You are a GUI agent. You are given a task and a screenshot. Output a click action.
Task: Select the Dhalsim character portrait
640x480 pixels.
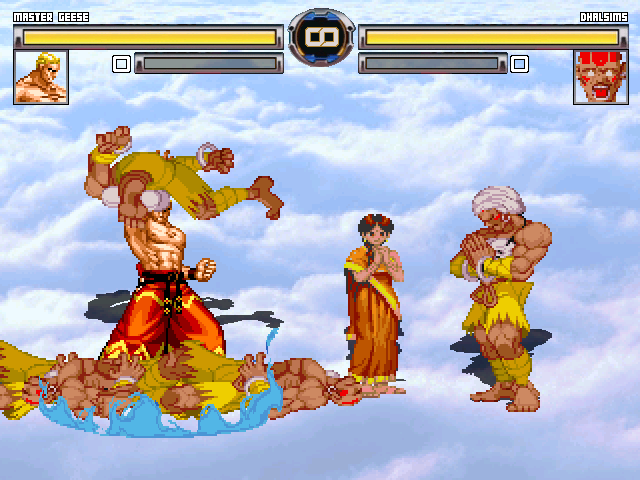tap(600, 77)
